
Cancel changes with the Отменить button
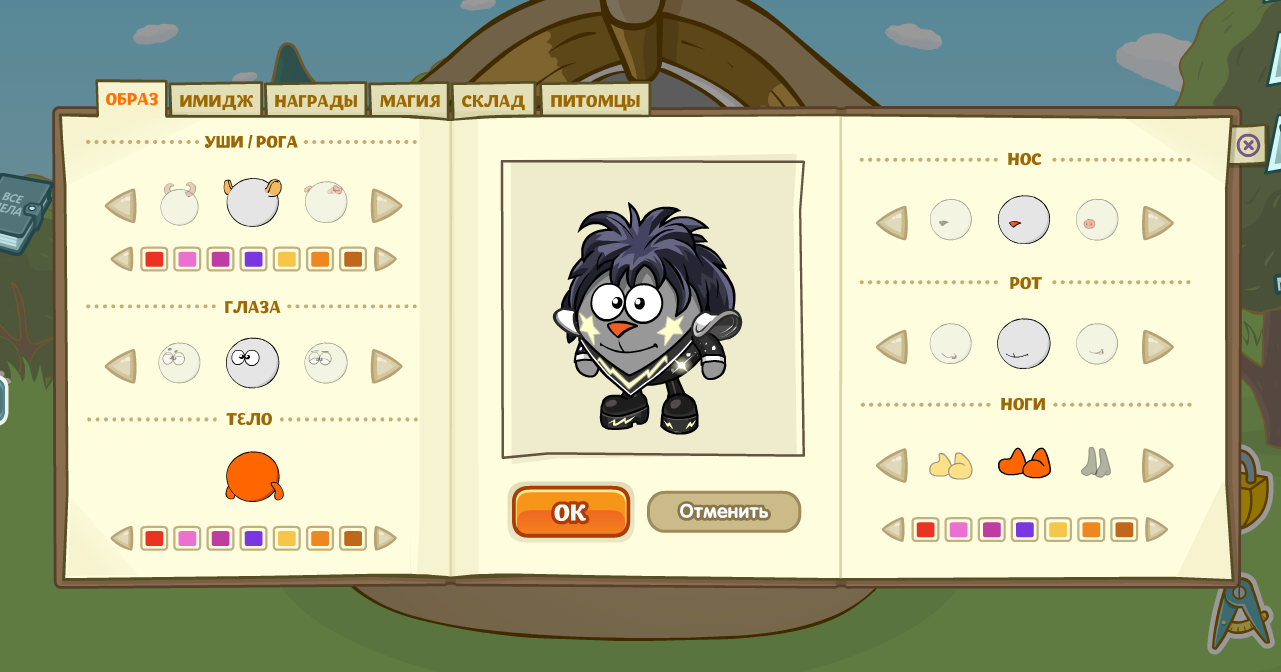(x=723, y=512)
